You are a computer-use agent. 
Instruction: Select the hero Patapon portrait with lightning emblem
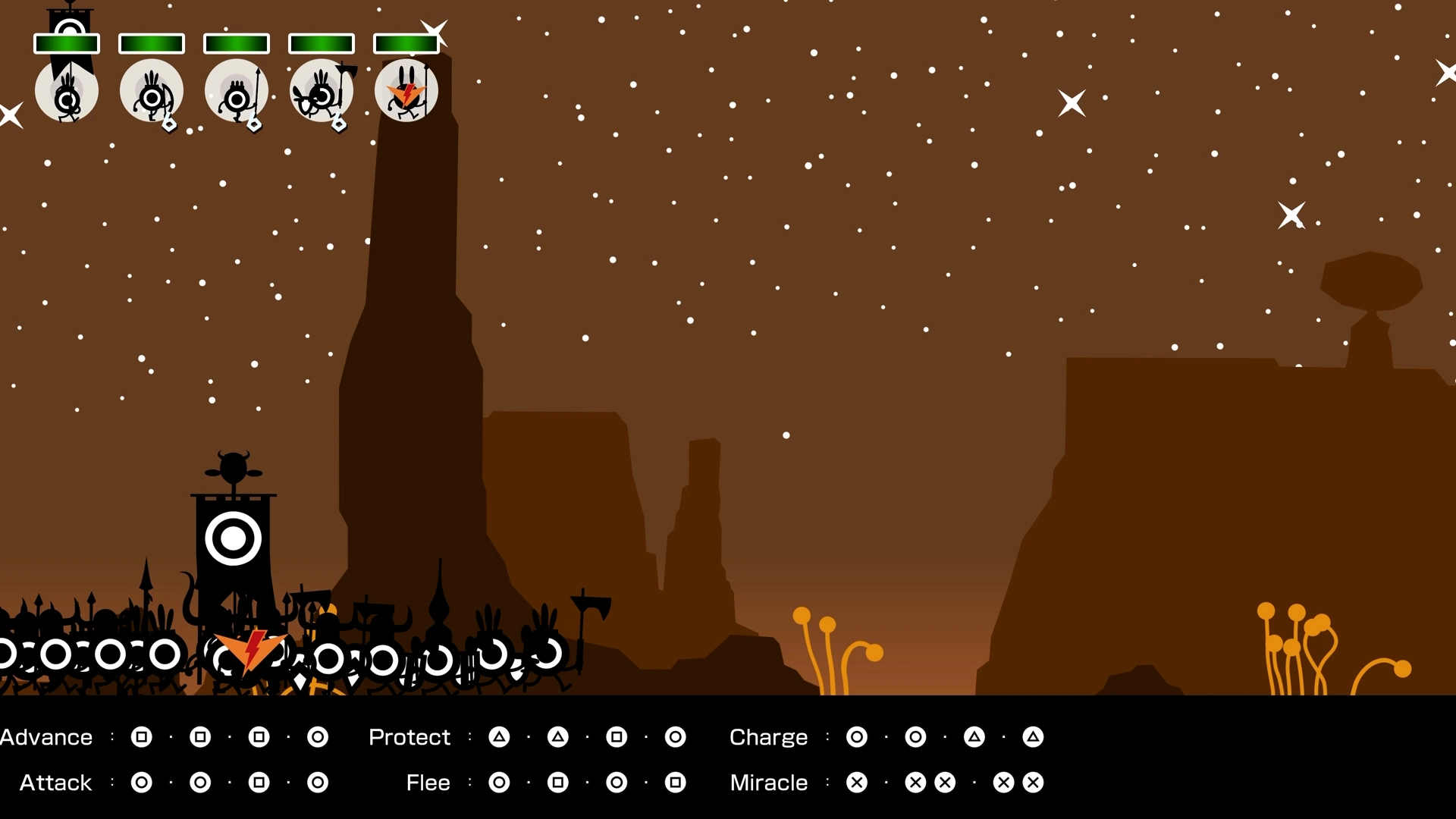(406, 91)
